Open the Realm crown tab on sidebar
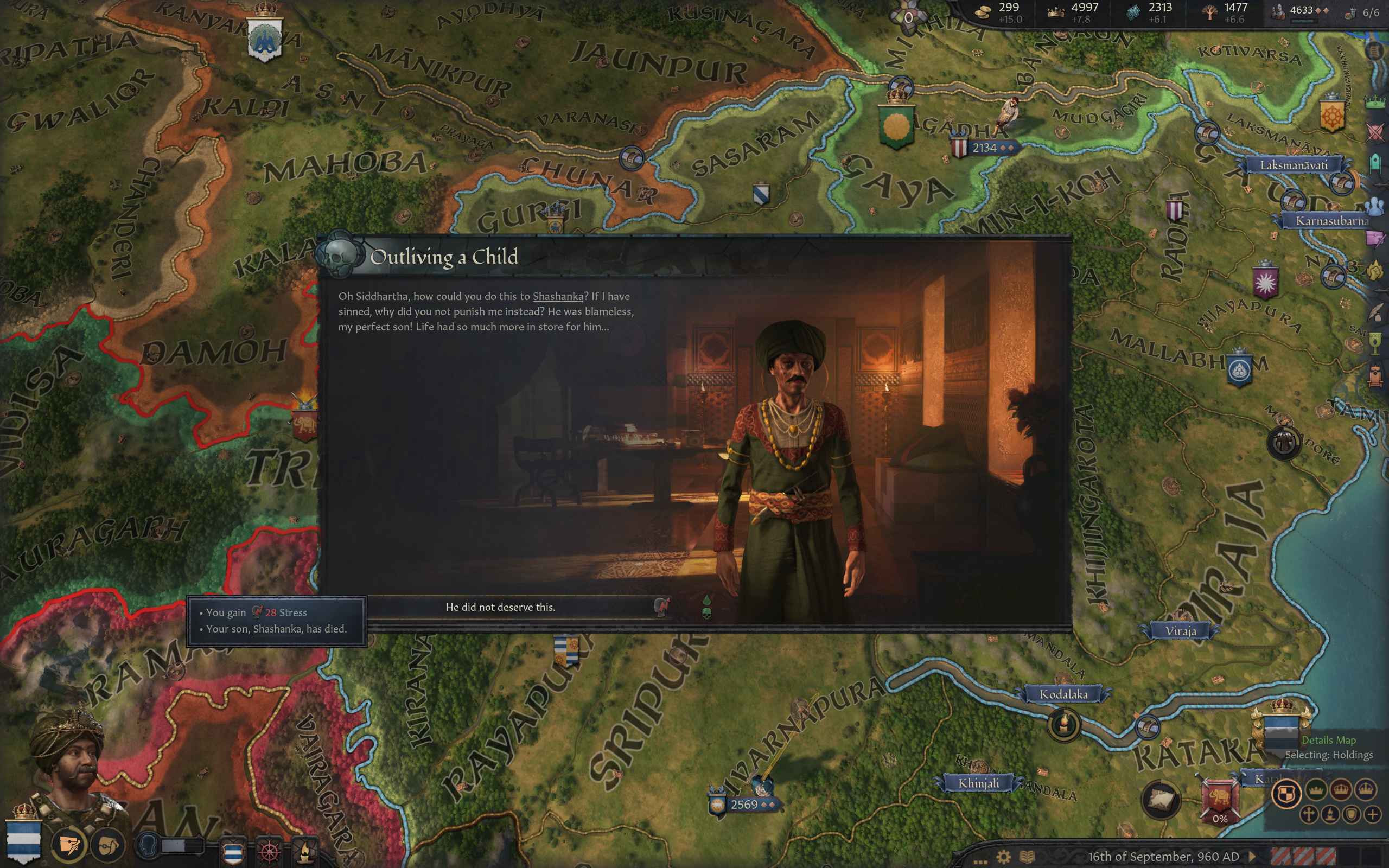 pos(1375,103)
